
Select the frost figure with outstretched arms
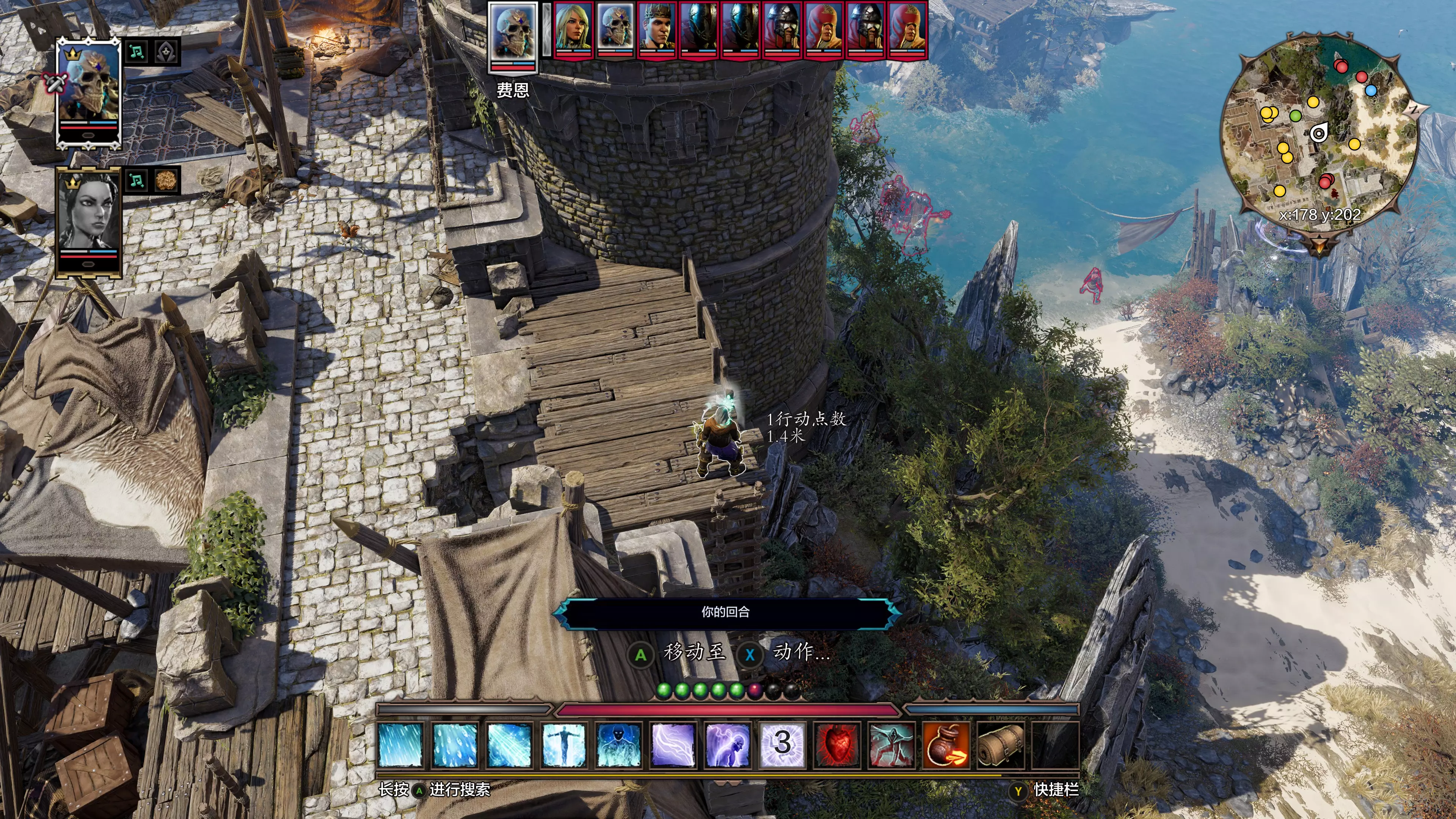click(563, 744)
